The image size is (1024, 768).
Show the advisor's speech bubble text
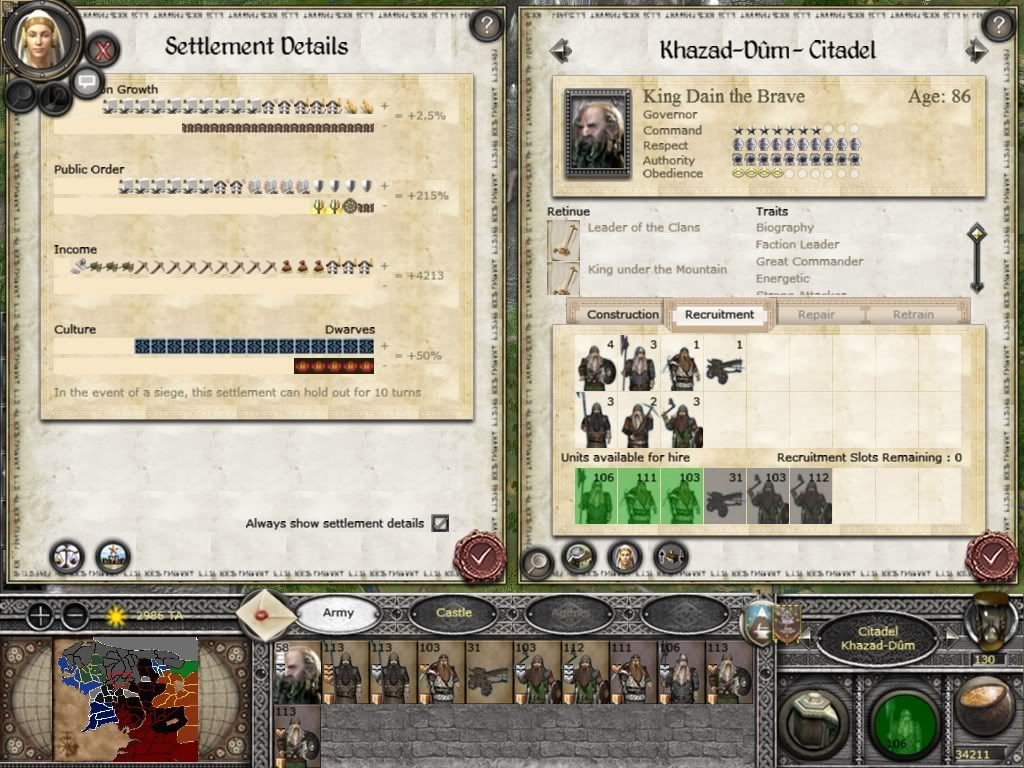87,81
